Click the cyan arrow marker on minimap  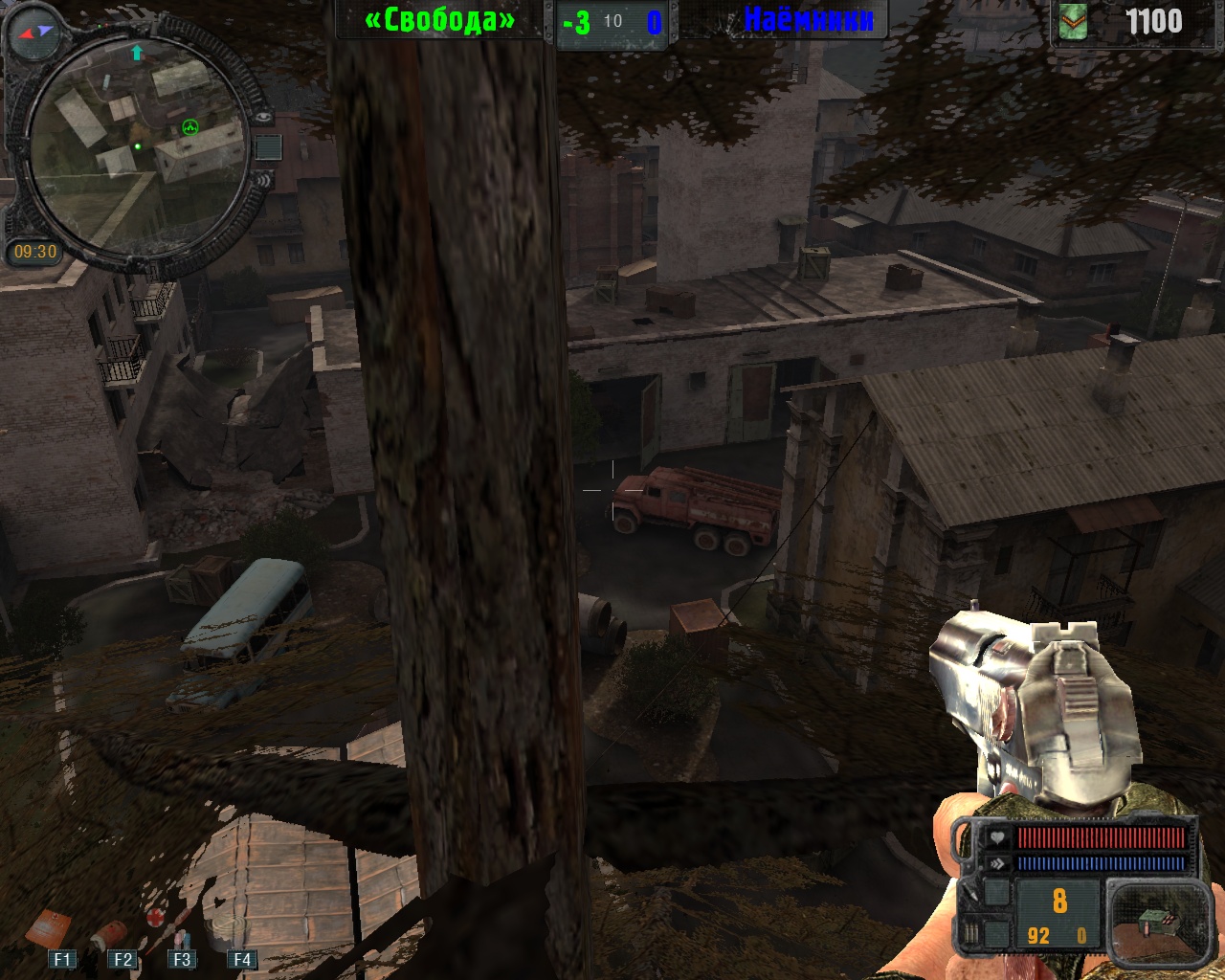click(137, 54)
